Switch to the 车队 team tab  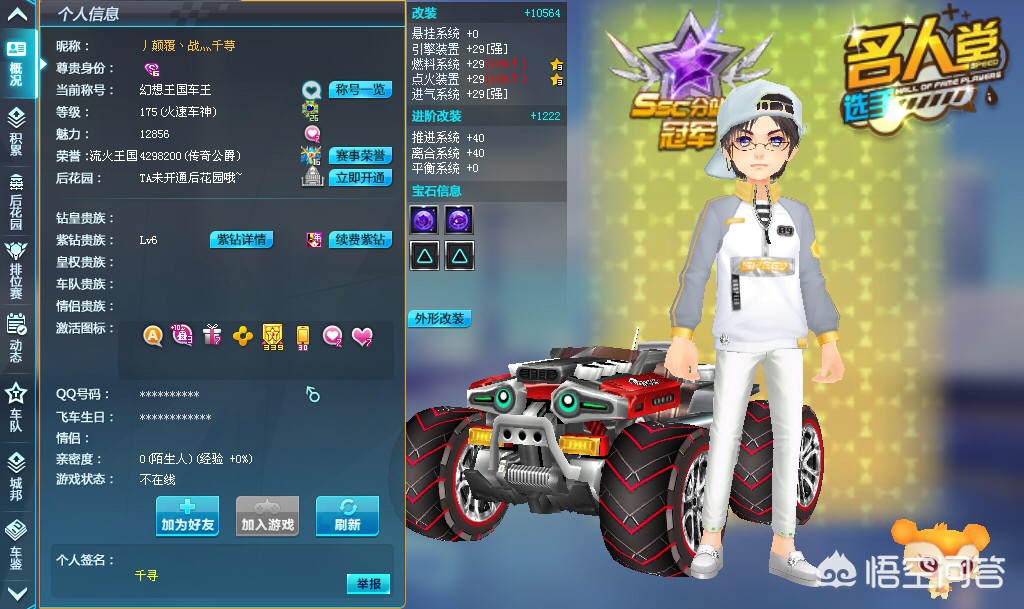pos(16,407)
